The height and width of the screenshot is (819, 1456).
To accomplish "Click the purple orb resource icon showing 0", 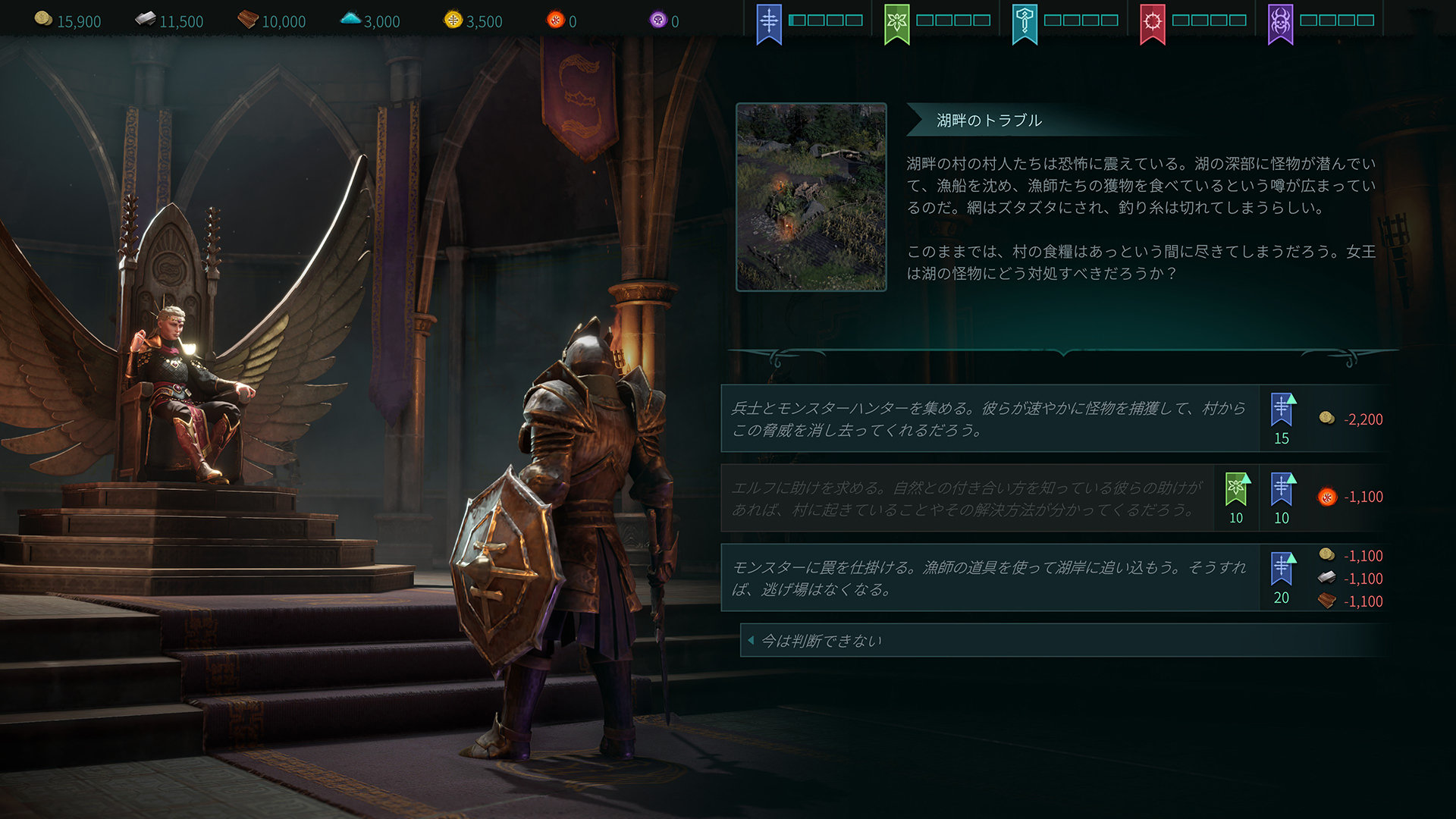I will click(655, 20).
